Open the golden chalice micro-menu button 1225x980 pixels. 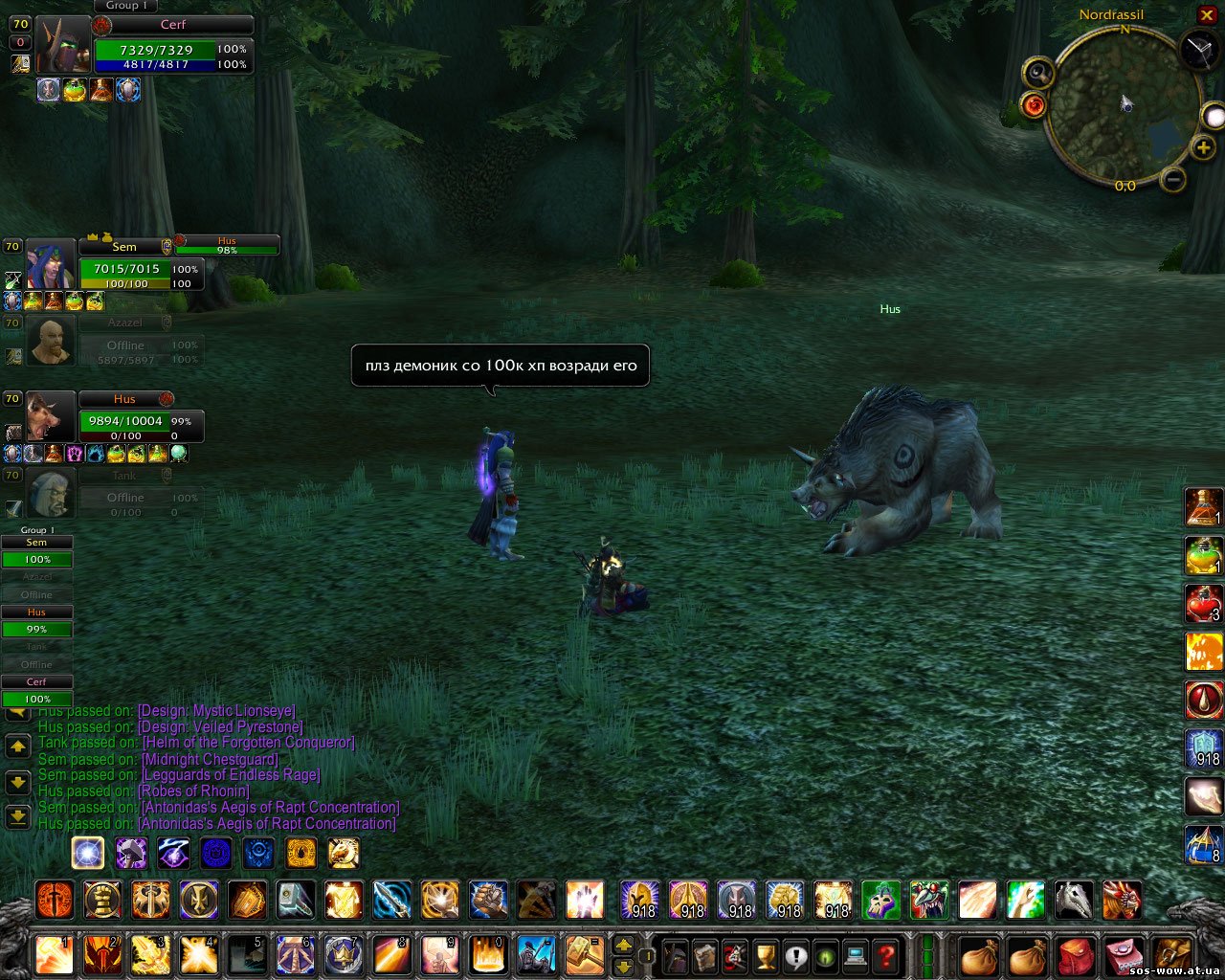pyautogui.click(x=766, y=955)
